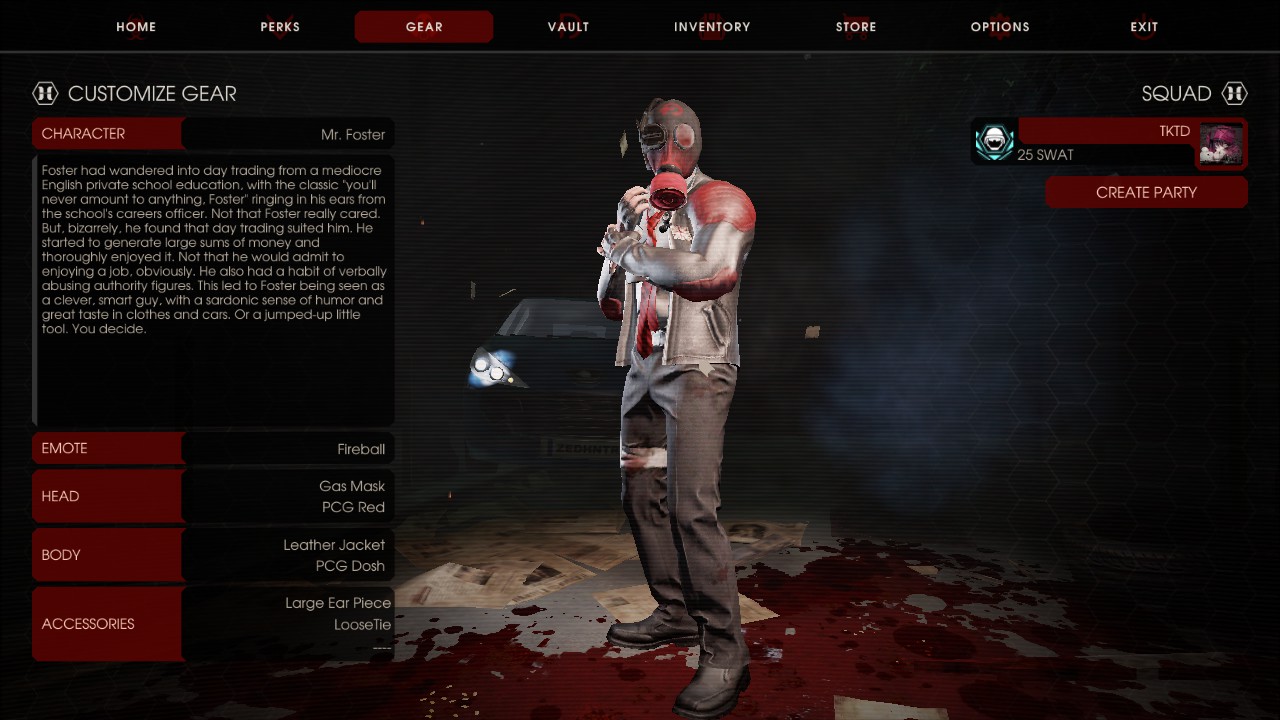The width and height of the screenshot is (1280, 720).
Task: Click TKTD's pink-haired avatar thumbnail
Action: [x=1221, y=145]
